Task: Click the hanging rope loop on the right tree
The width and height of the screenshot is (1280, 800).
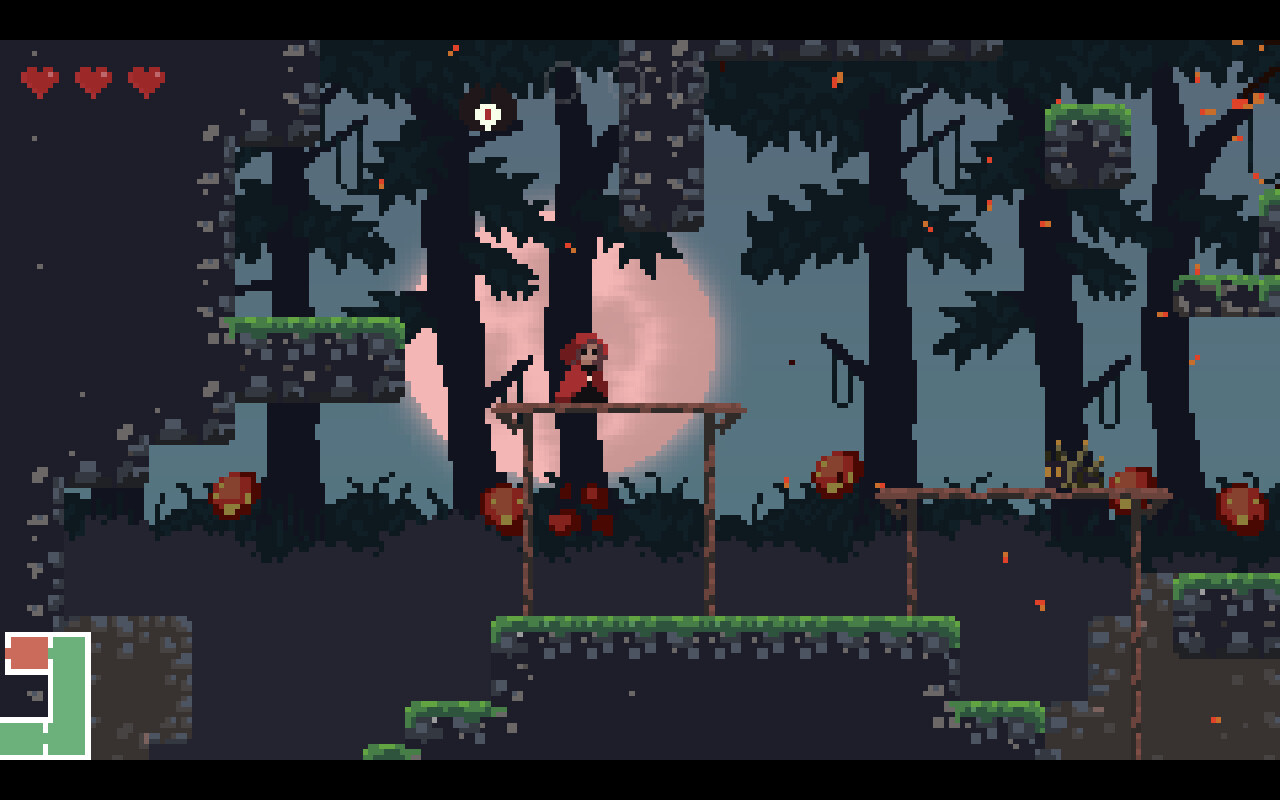Action: point(1110,400)
